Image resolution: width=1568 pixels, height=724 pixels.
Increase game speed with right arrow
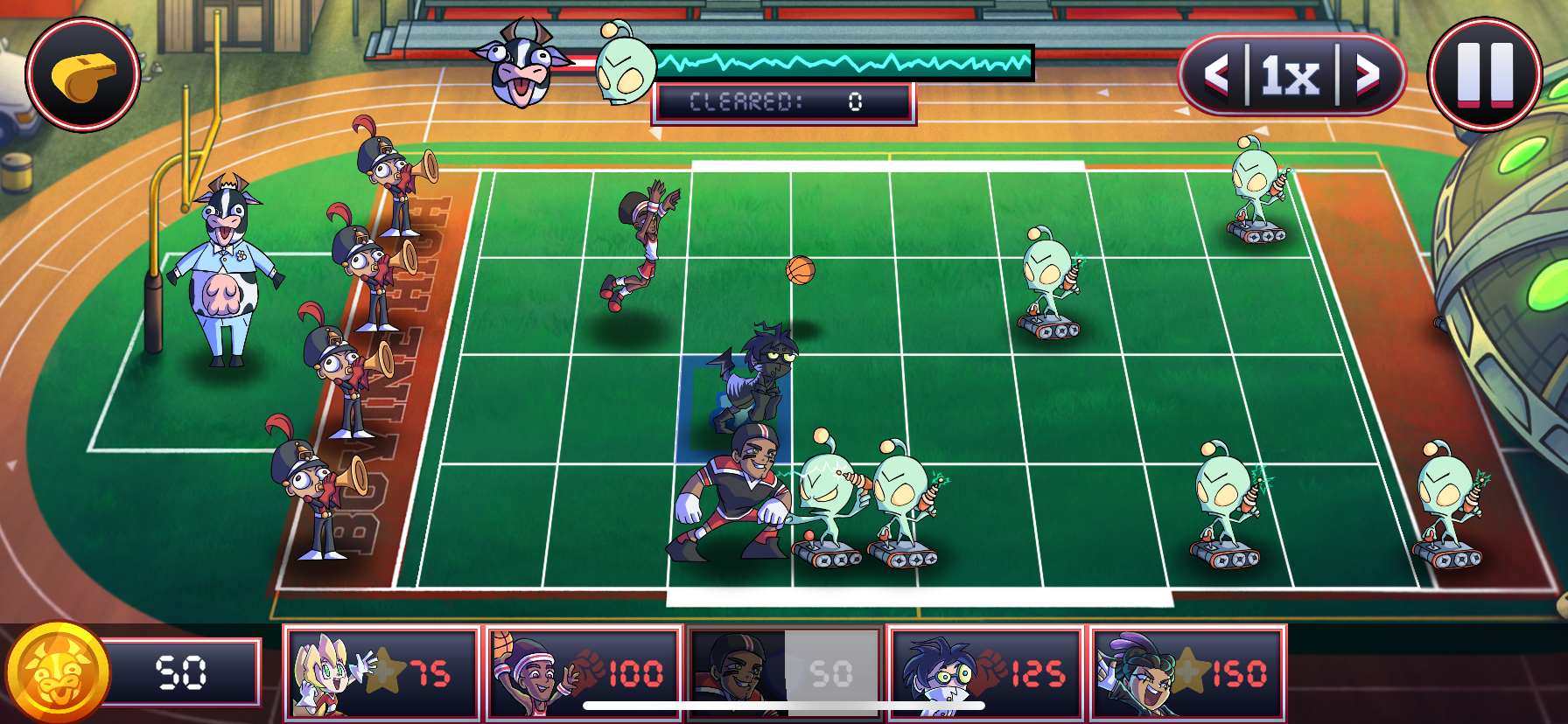[1368, 76]
